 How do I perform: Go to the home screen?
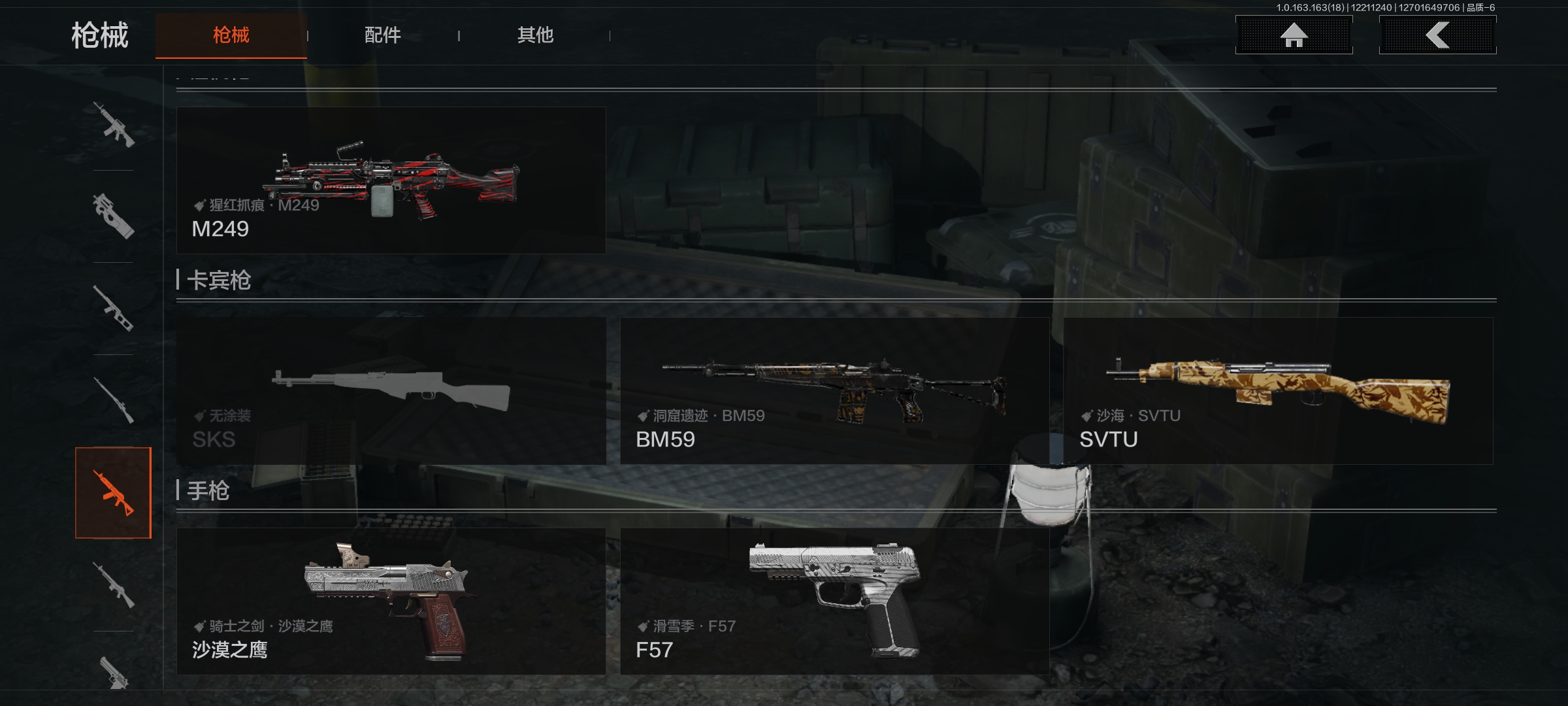[x=1294, y=35]
